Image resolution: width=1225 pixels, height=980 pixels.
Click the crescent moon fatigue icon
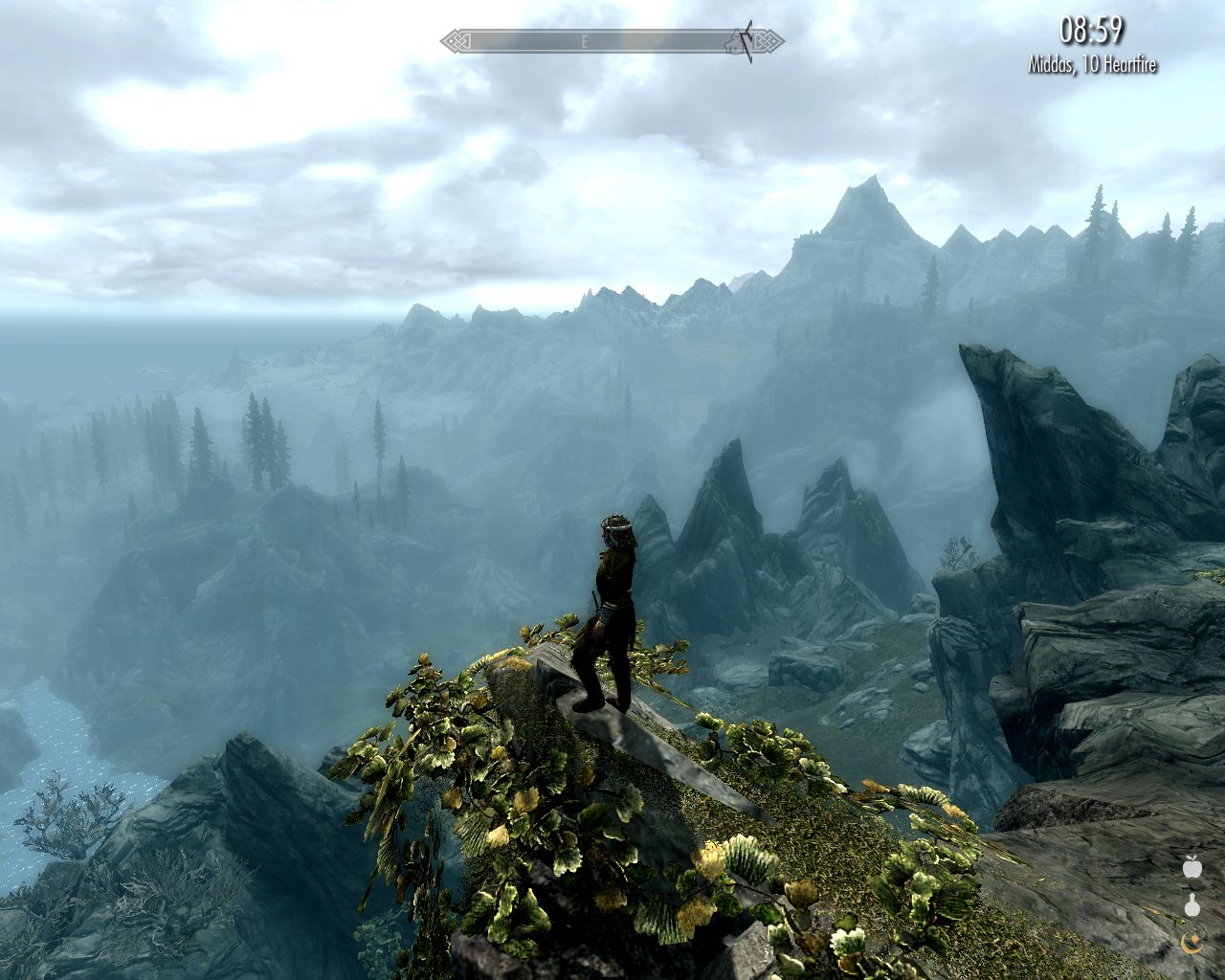point(1192,944)
